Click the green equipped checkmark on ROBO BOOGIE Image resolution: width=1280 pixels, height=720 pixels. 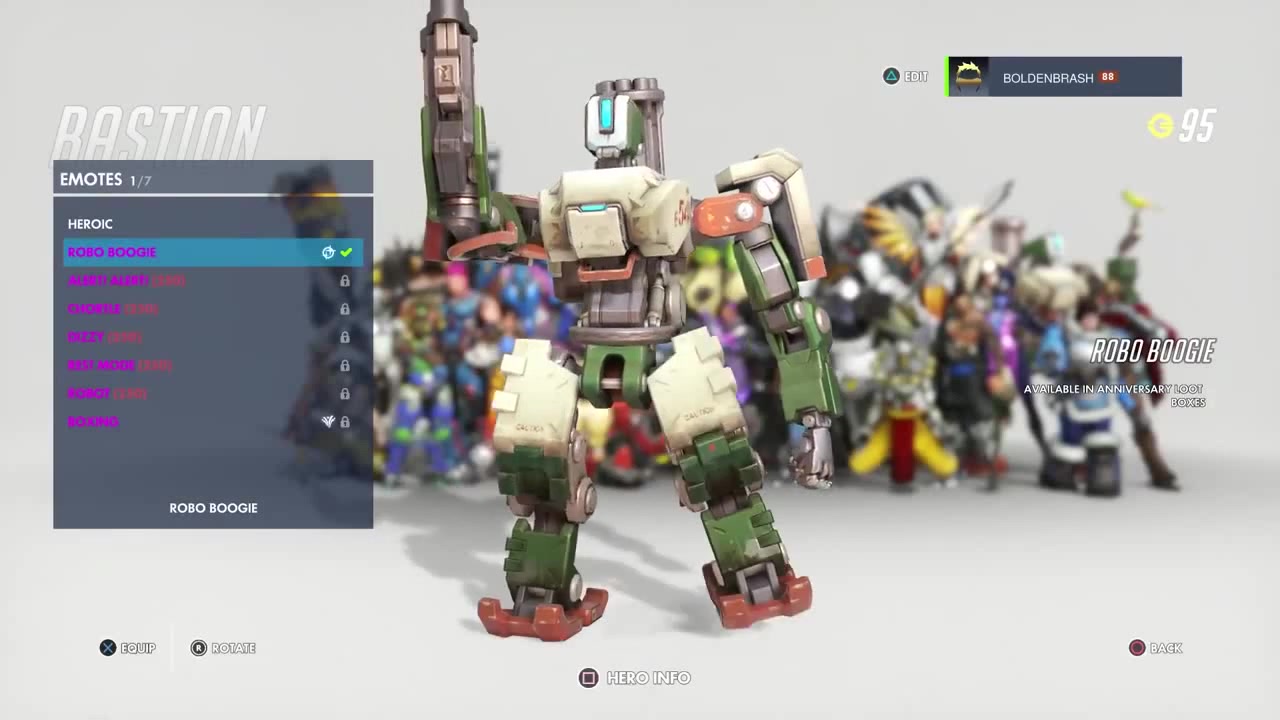346,252
